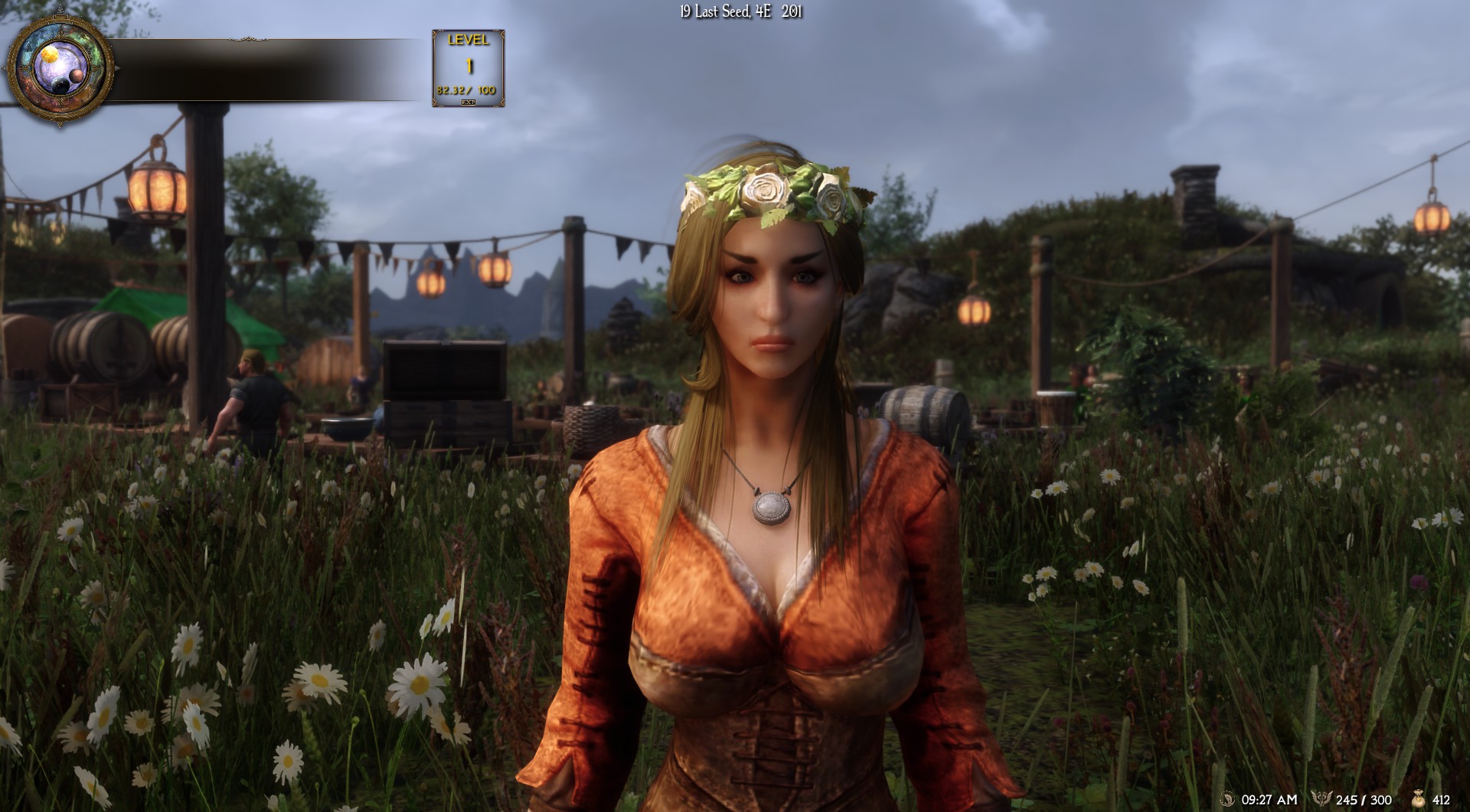Click the clock icon beside the time
The width and height of the screenshot is (1470, 812).
coord(1226,799)
